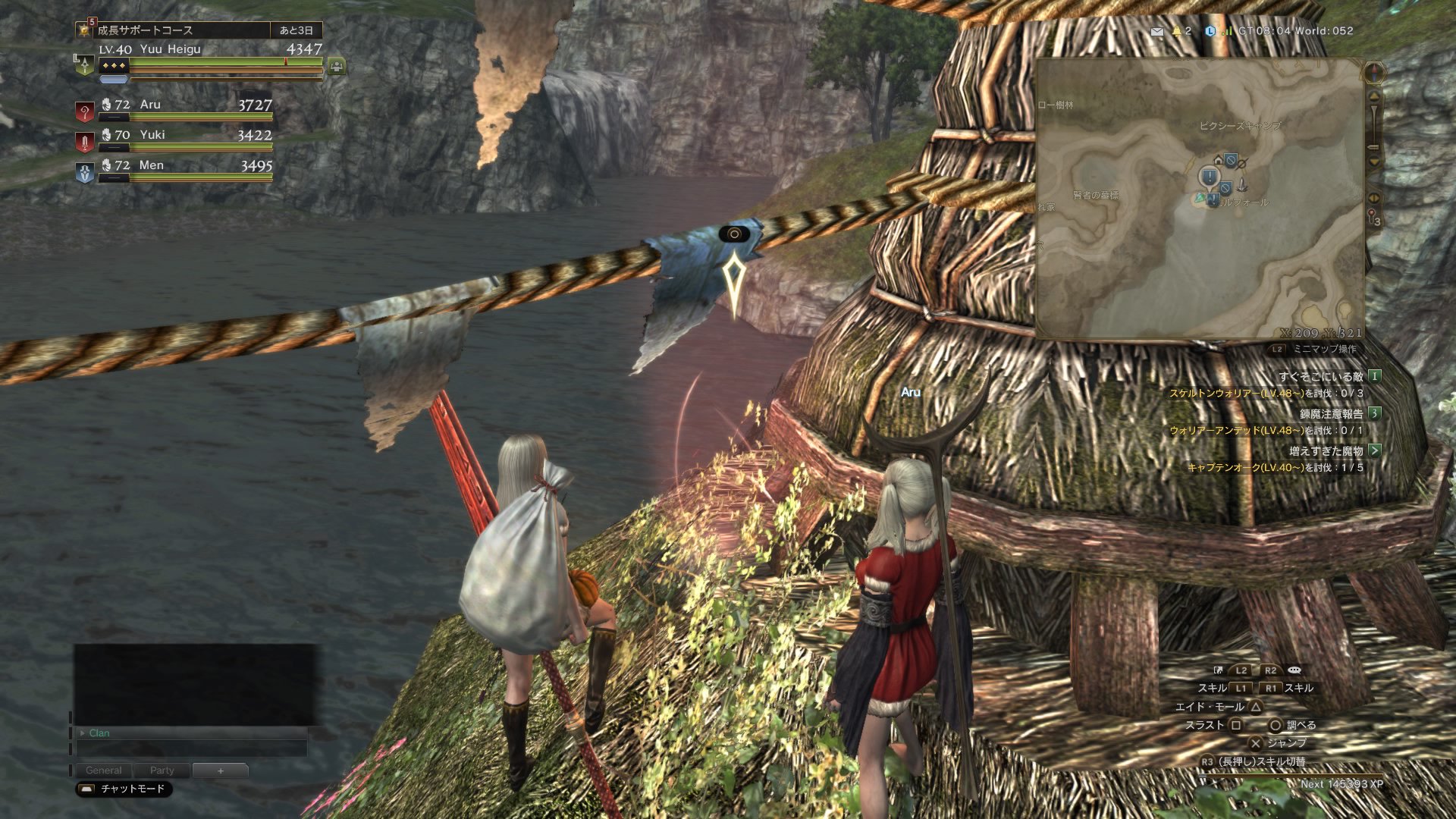
Task: Choose party member Men in party list
Action: pyautogui.click(x=174, y=167)
